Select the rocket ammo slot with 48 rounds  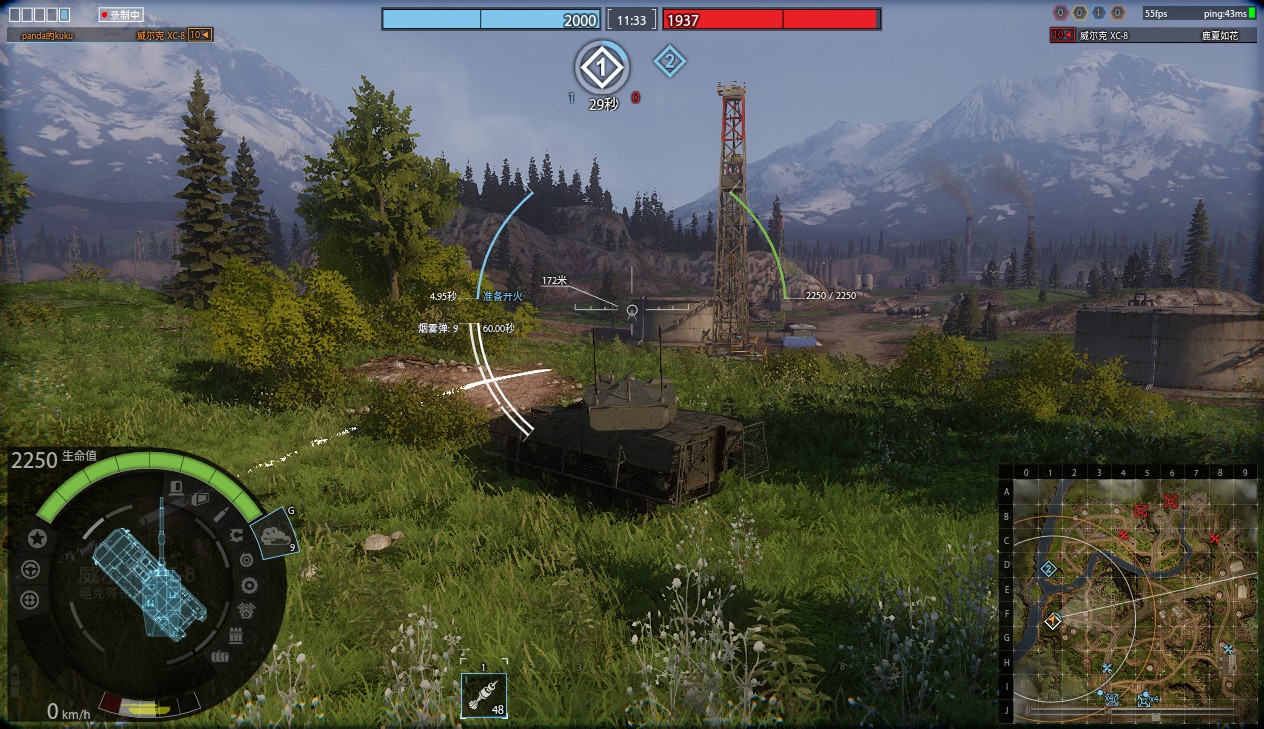tap(484, 695)
